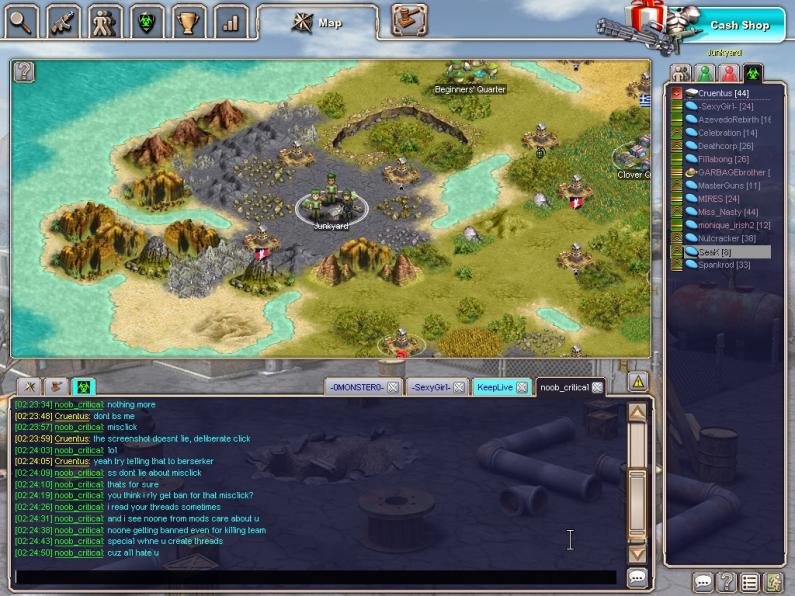The height and width of the screenshot is (596, 795).
Task: Close the noob_critical chat tab
Action: [597, 387]
